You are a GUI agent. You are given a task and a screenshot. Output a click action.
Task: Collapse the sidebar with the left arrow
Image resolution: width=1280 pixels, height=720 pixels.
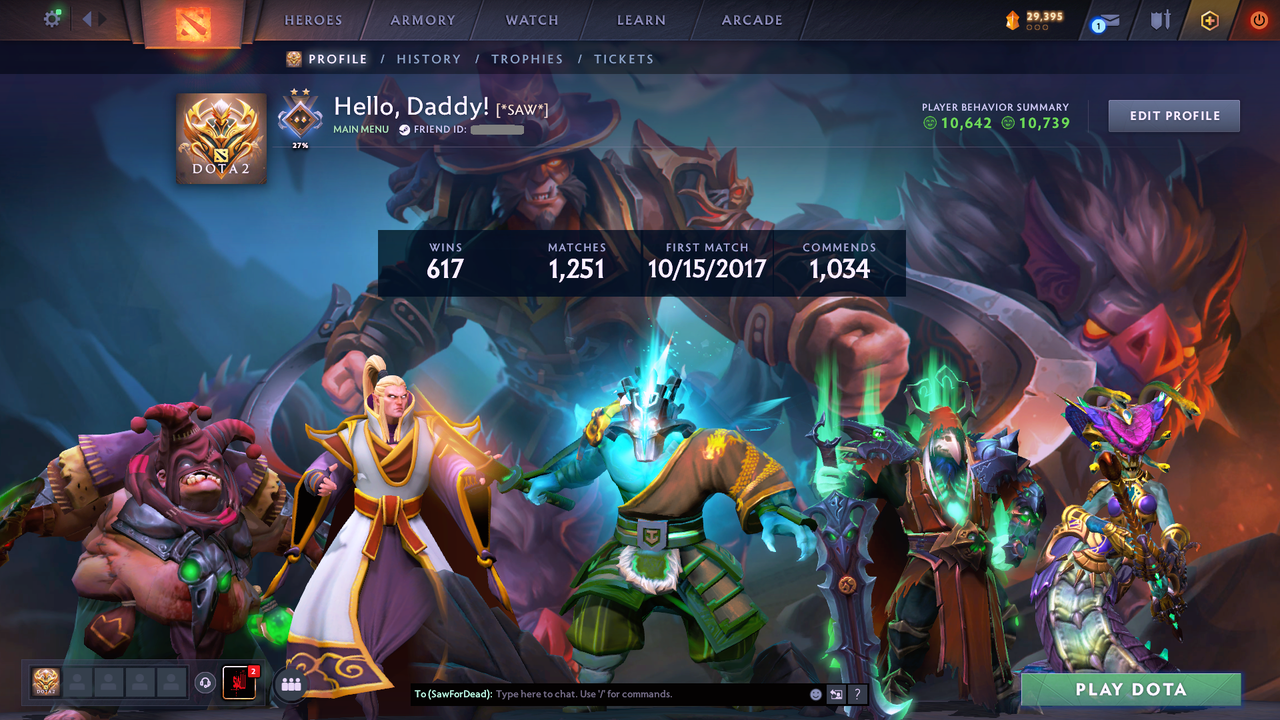(87, 17)
